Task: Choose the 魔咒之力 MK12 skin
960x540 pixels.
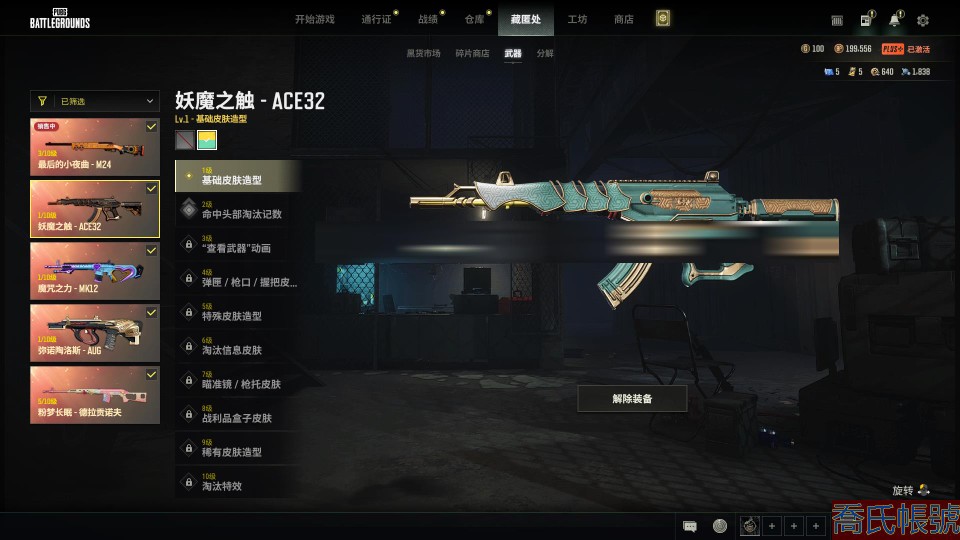Action: tap(95, 270)
